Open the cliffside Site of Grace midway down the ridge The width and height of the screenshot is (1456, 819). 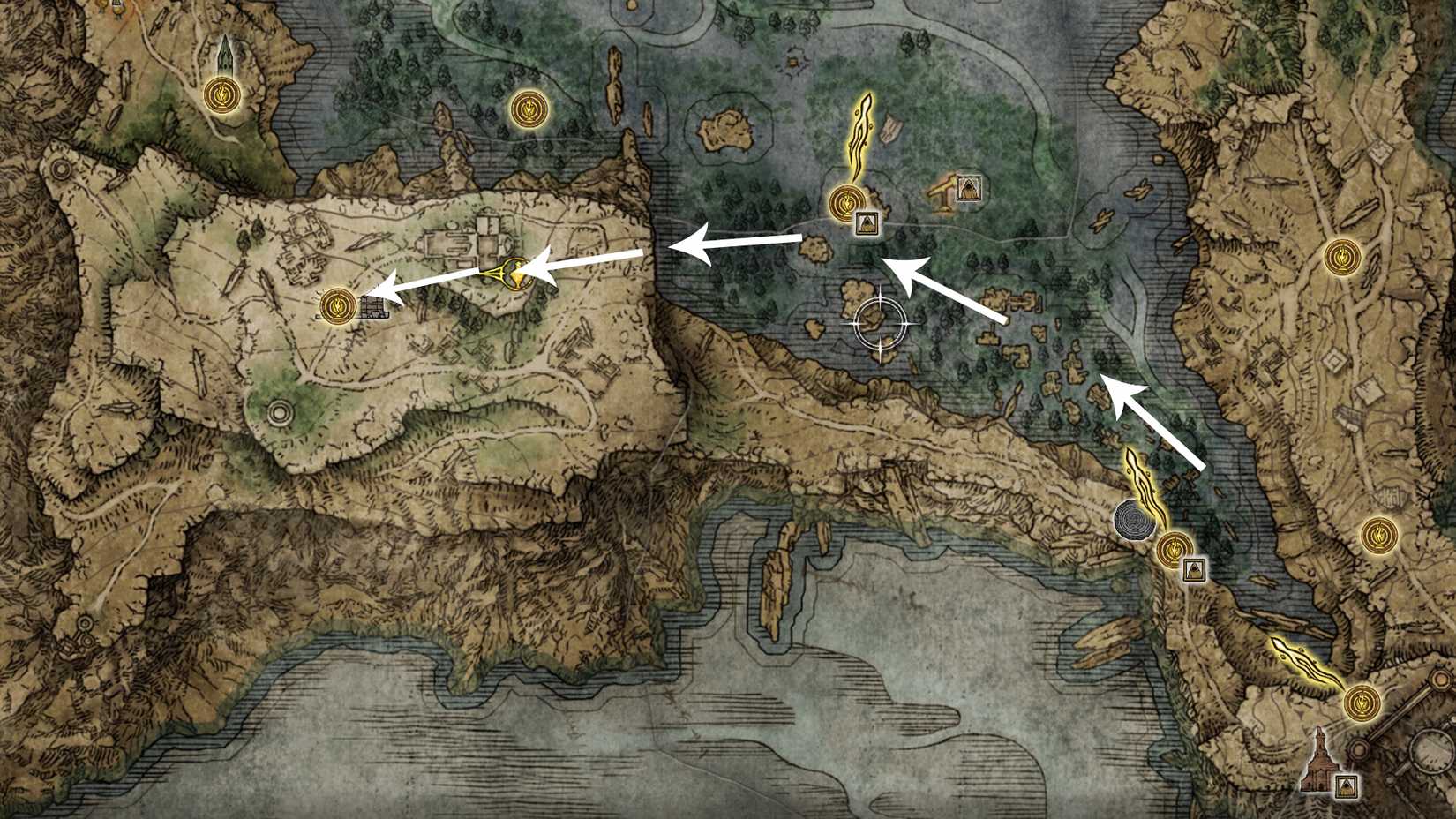point(1176,548)
